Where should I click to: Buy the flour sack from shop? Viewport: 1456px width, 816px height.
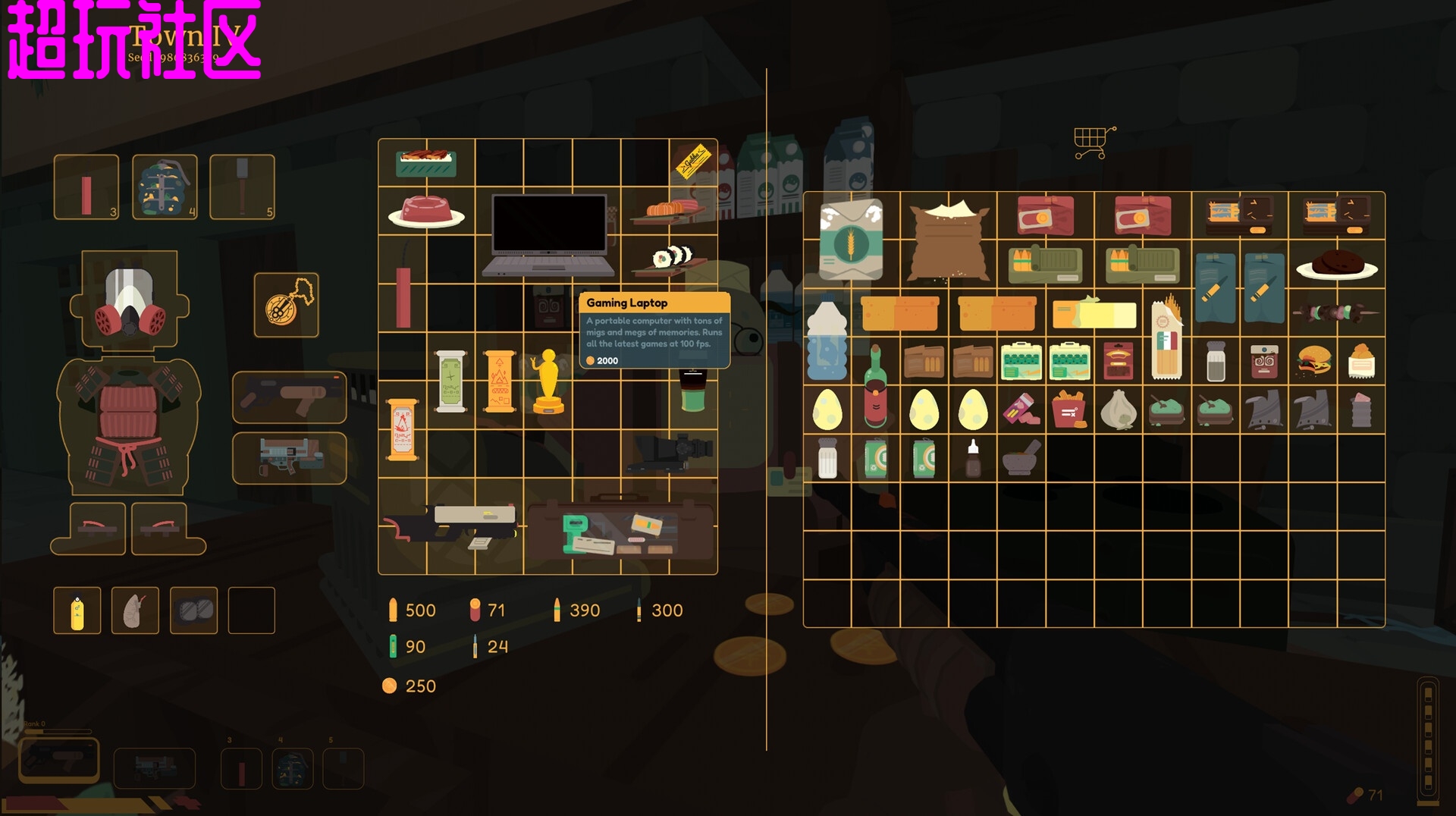click(948, 240)
